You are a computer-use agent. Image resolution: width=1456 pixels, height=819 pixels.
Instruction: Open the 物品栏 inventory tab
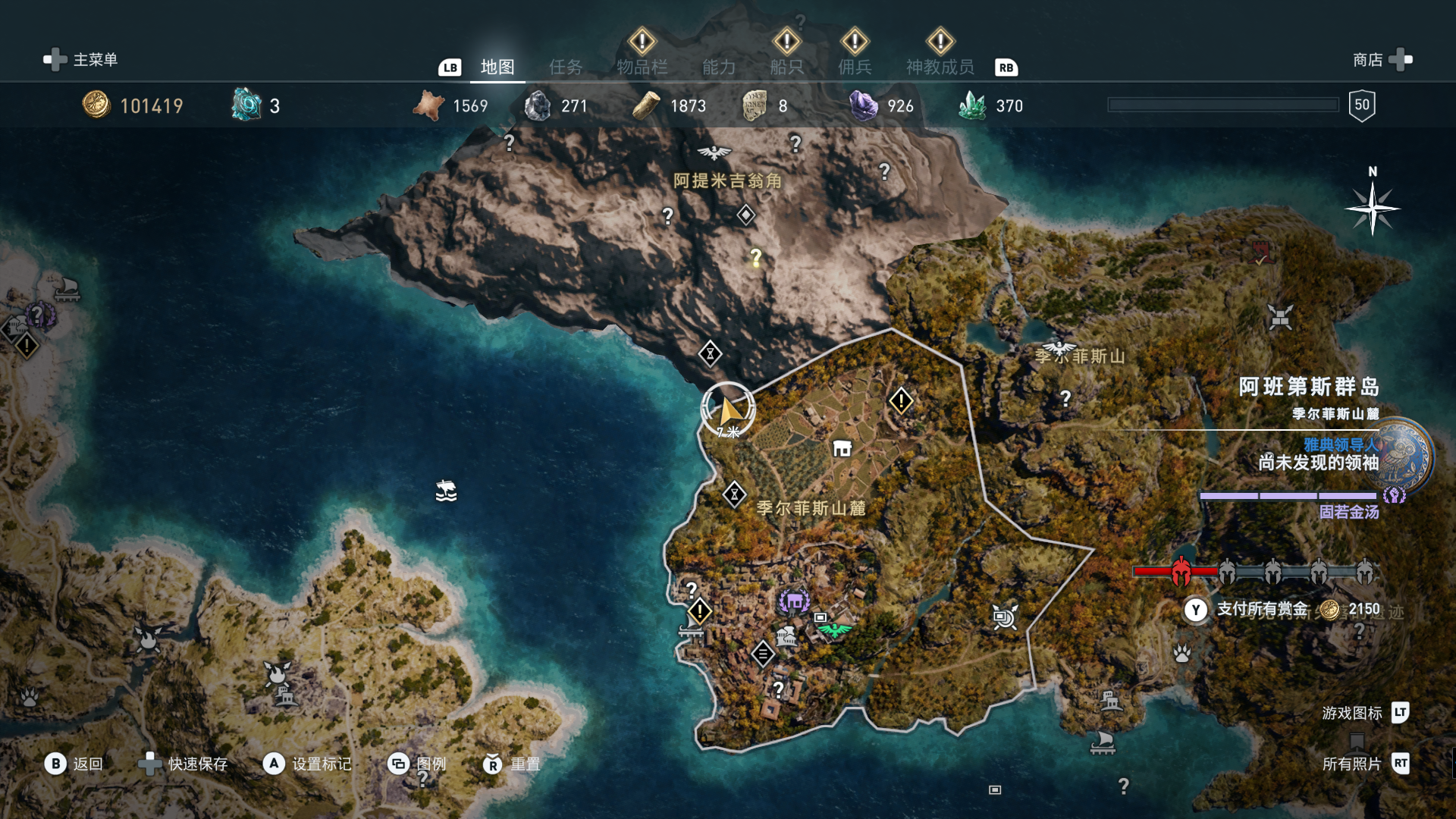pyautogui.click(x=642, y=67)
